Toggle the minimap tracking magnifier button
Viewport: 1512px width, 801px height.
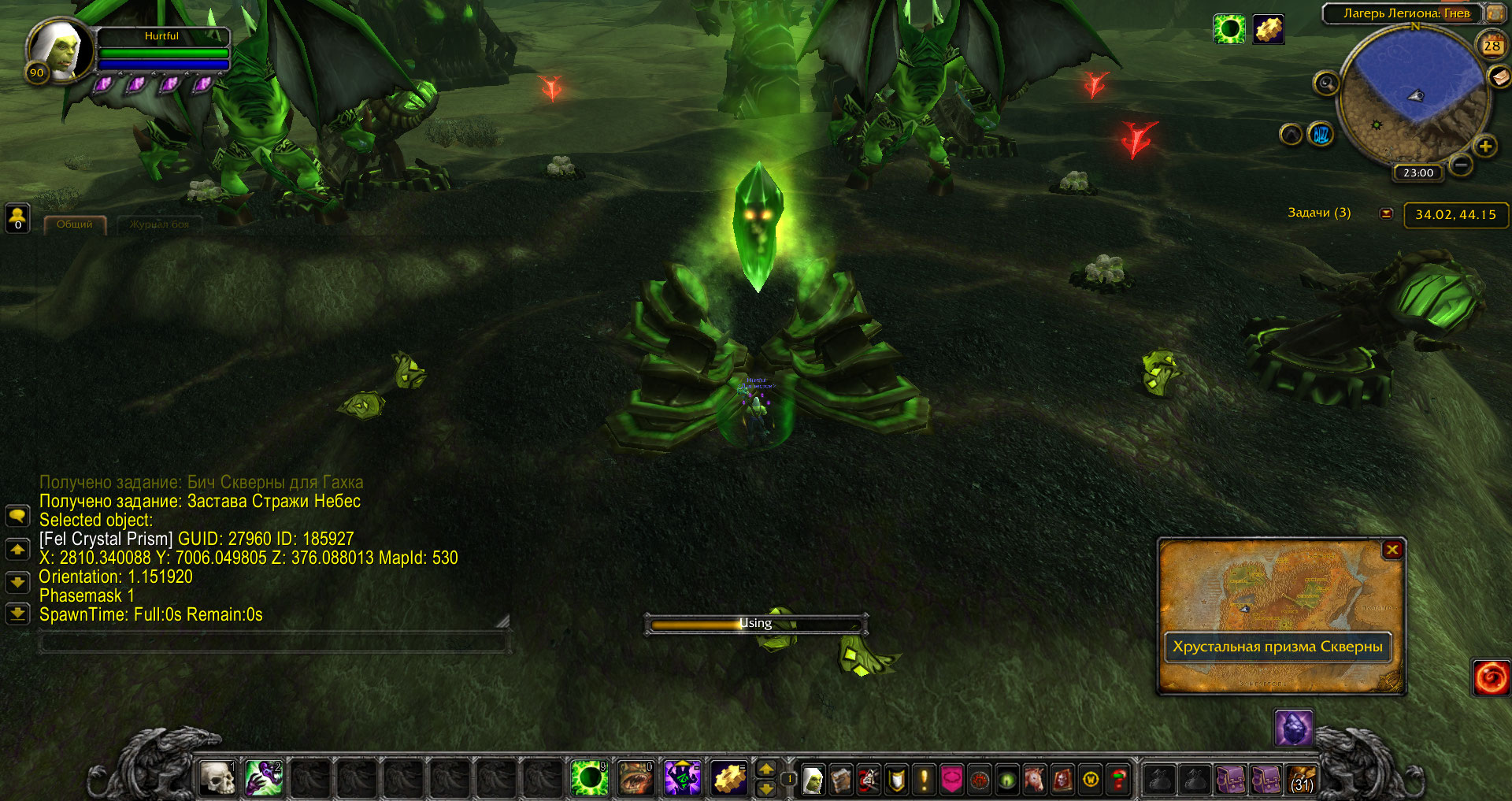point(1326,83)
